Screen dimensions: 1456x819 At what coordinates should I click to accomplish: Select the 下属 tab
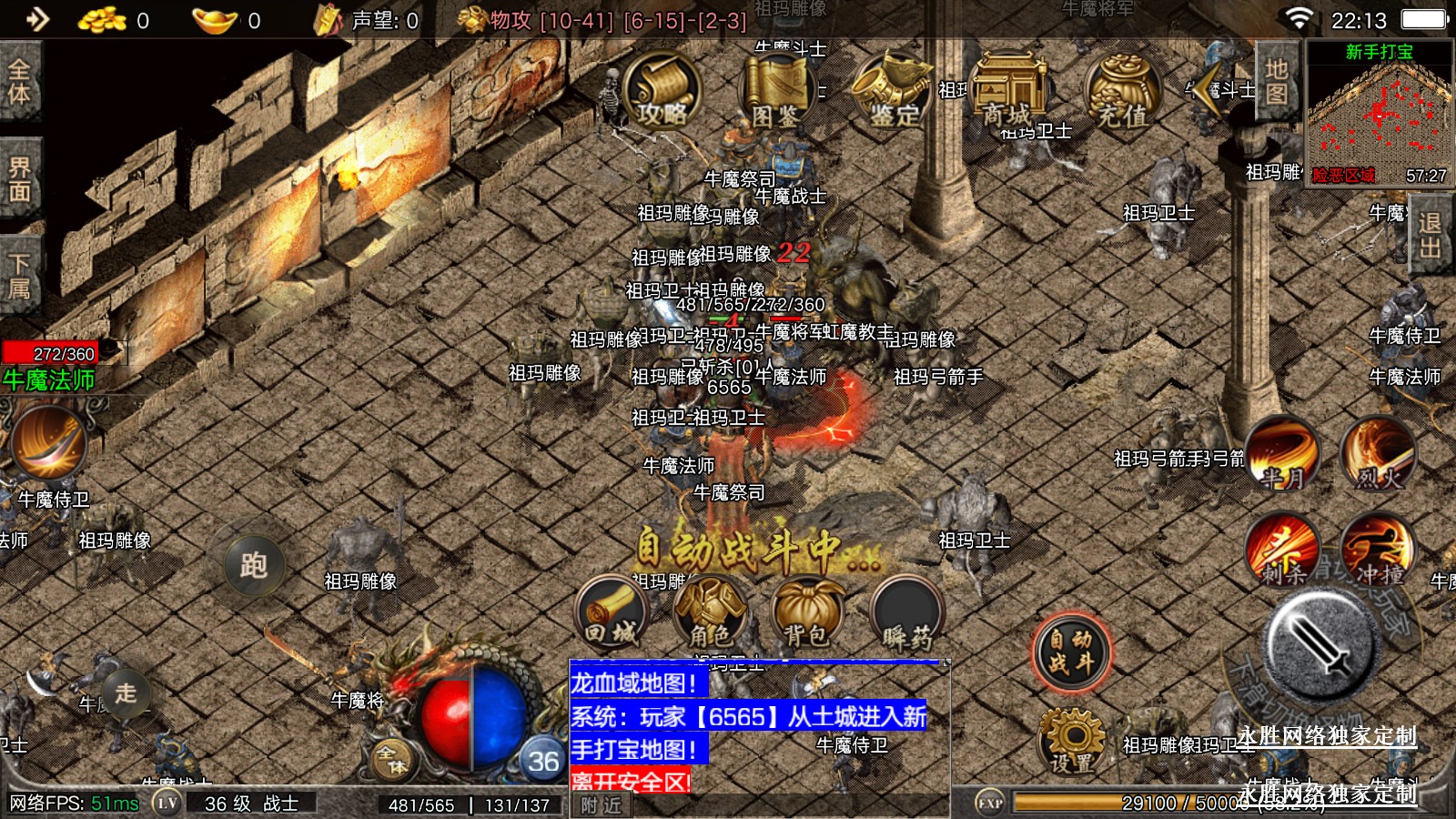tap(19, 276)
